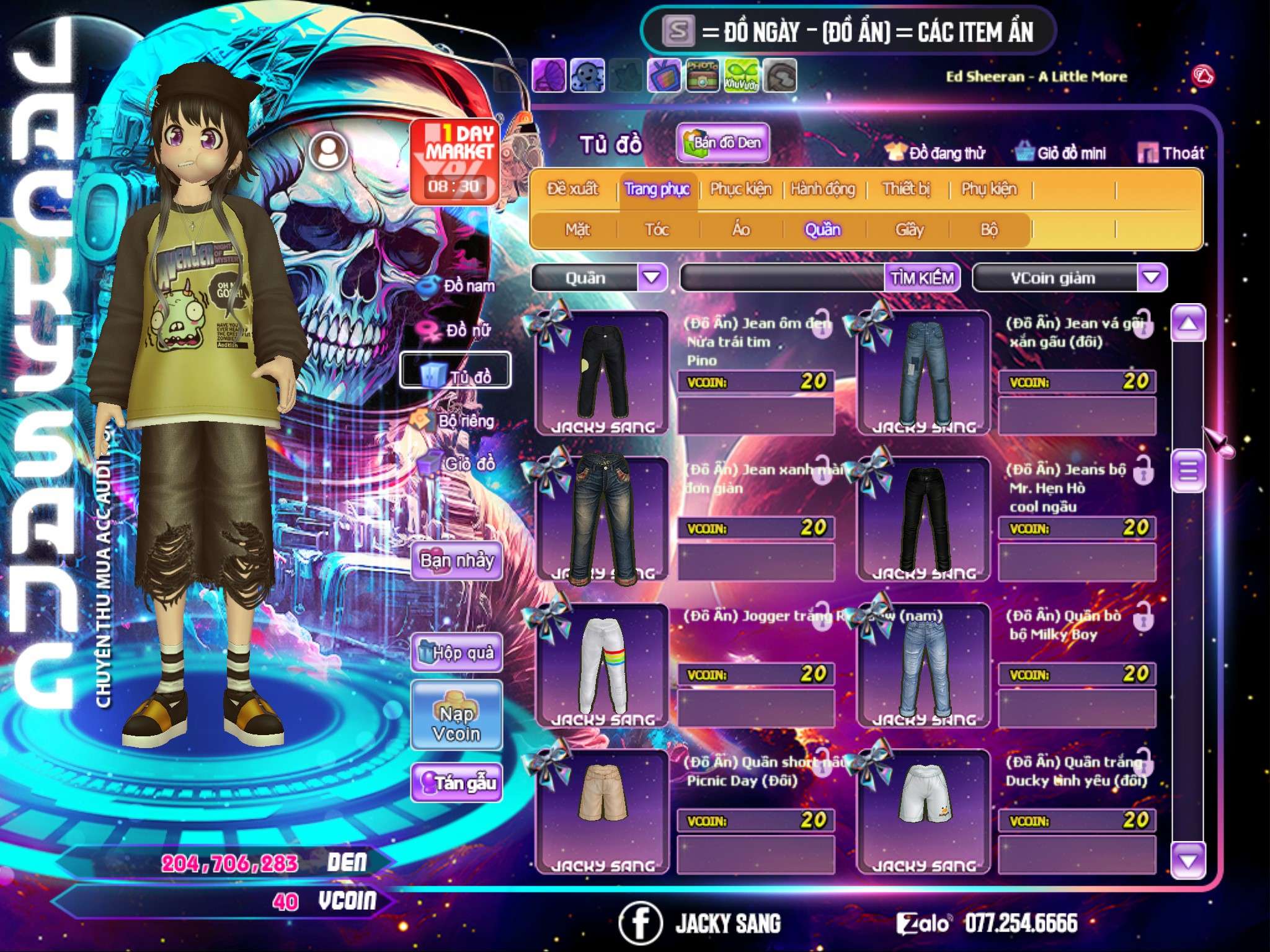
Task: Open Giỏ đồ mini cart
Action: coord(1060,153)
